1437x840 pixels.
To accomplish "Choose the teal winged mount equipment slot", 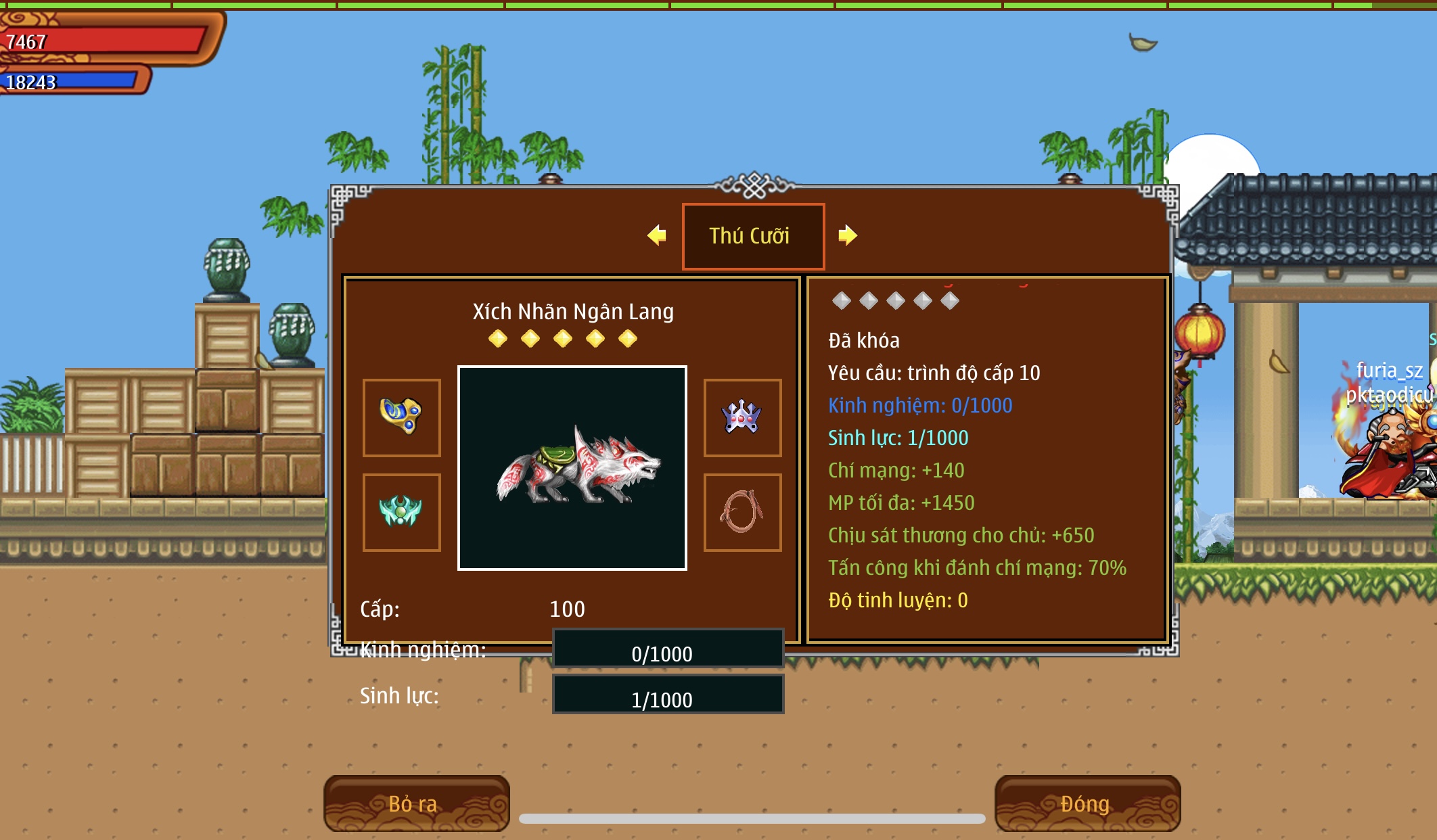I will coord(402,512).
